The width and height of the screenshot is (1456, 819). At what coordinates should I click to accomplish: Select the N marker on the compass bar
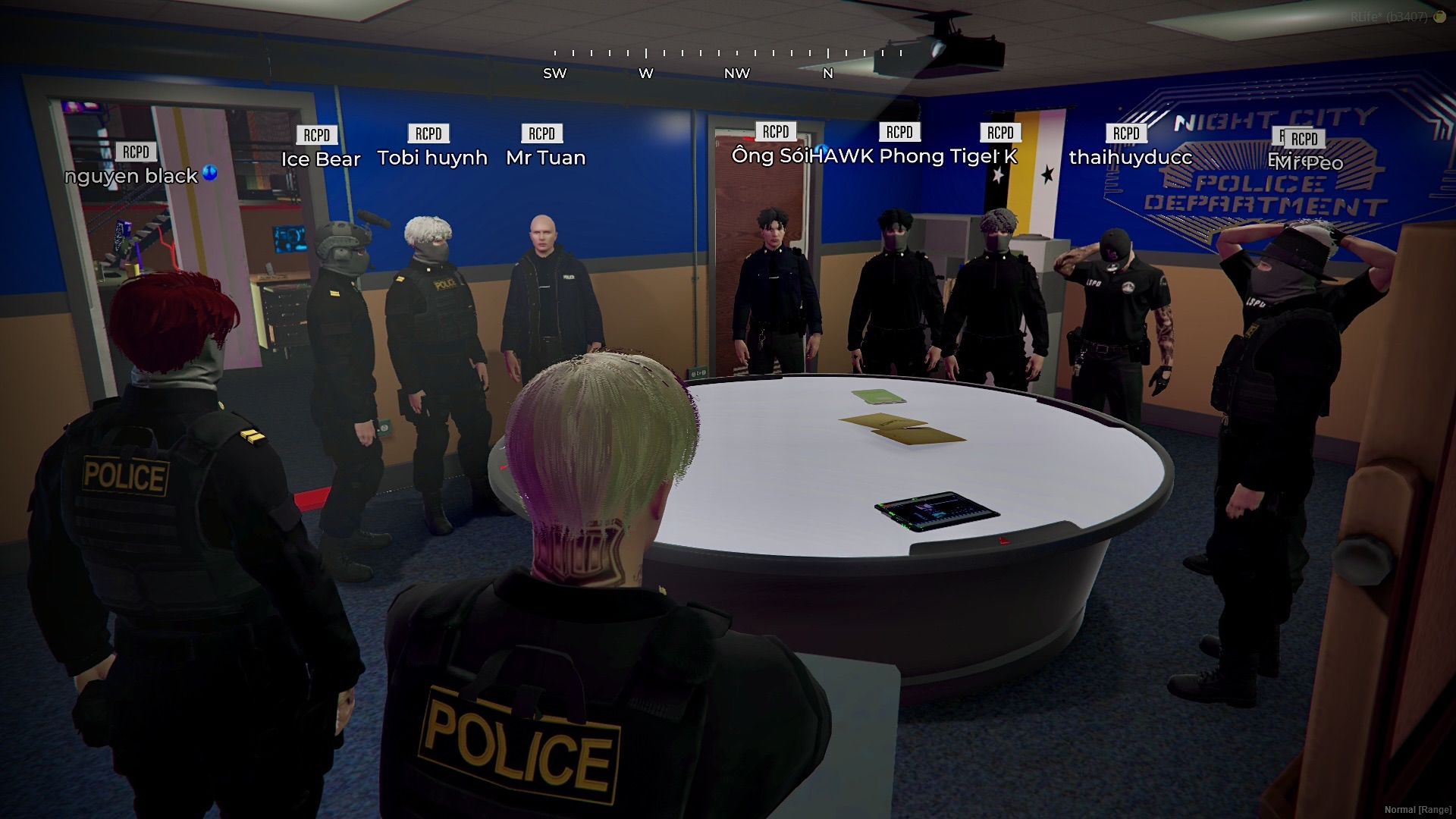point(827,74)
